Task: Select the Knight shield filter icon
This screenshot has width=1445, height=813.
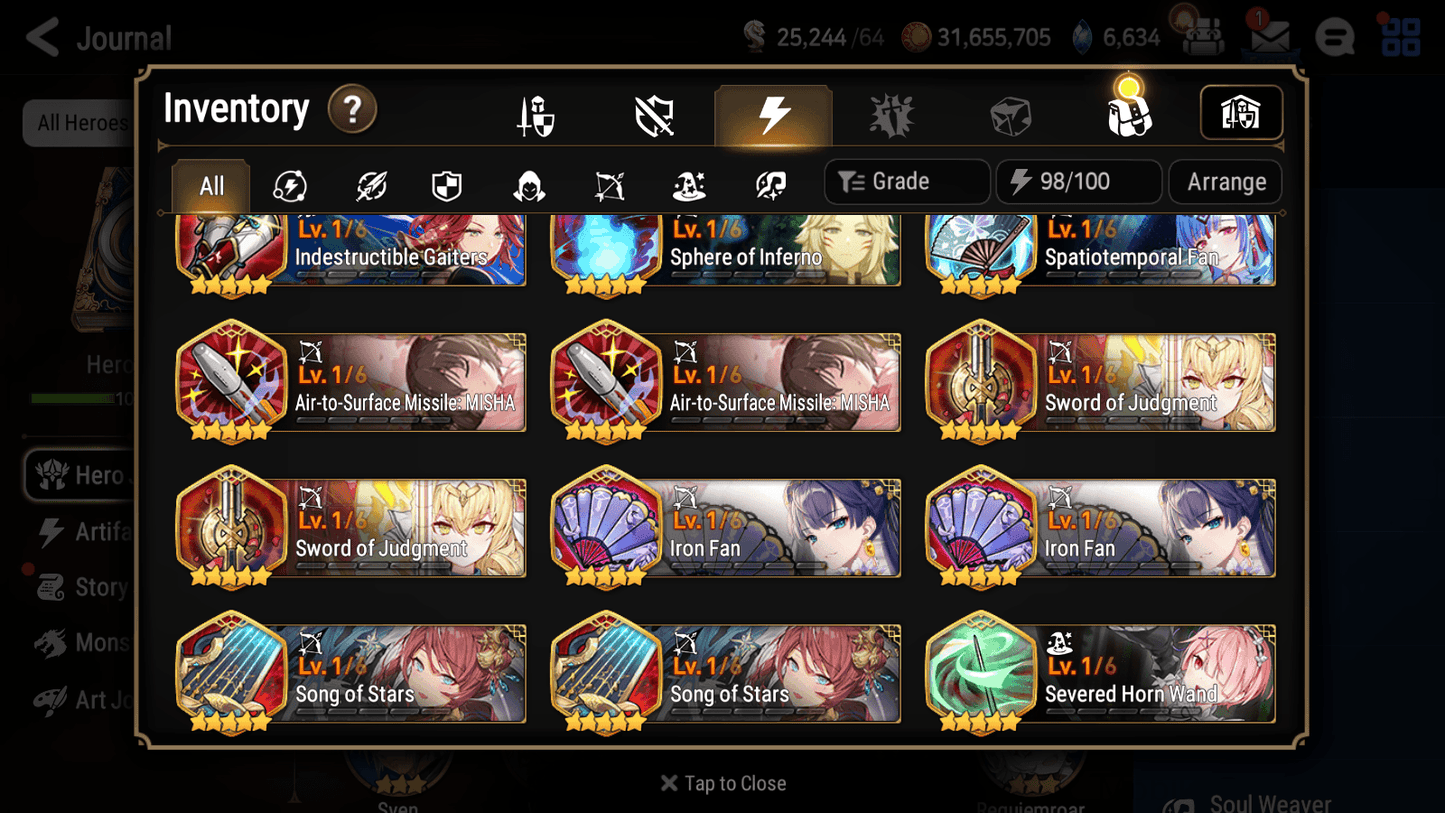Action: pyautogui.click(x=446, y=183)
